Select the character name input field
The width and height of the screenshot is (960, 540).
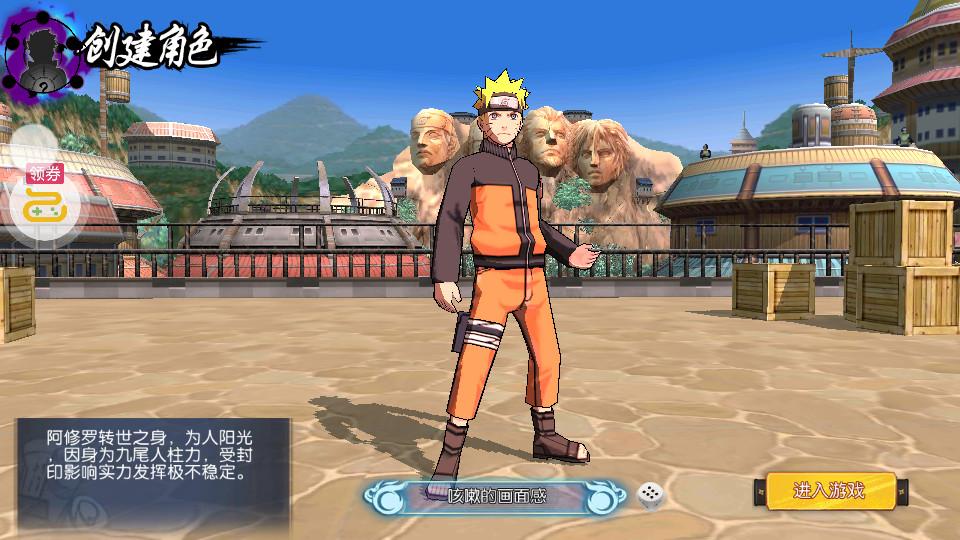pyautogui.click(x=497, y=495)
